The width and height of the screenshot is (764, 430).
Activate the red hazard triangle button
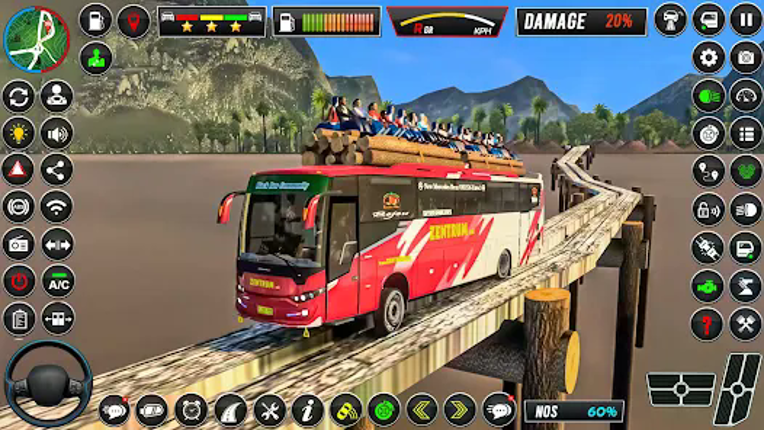(18, 170)
